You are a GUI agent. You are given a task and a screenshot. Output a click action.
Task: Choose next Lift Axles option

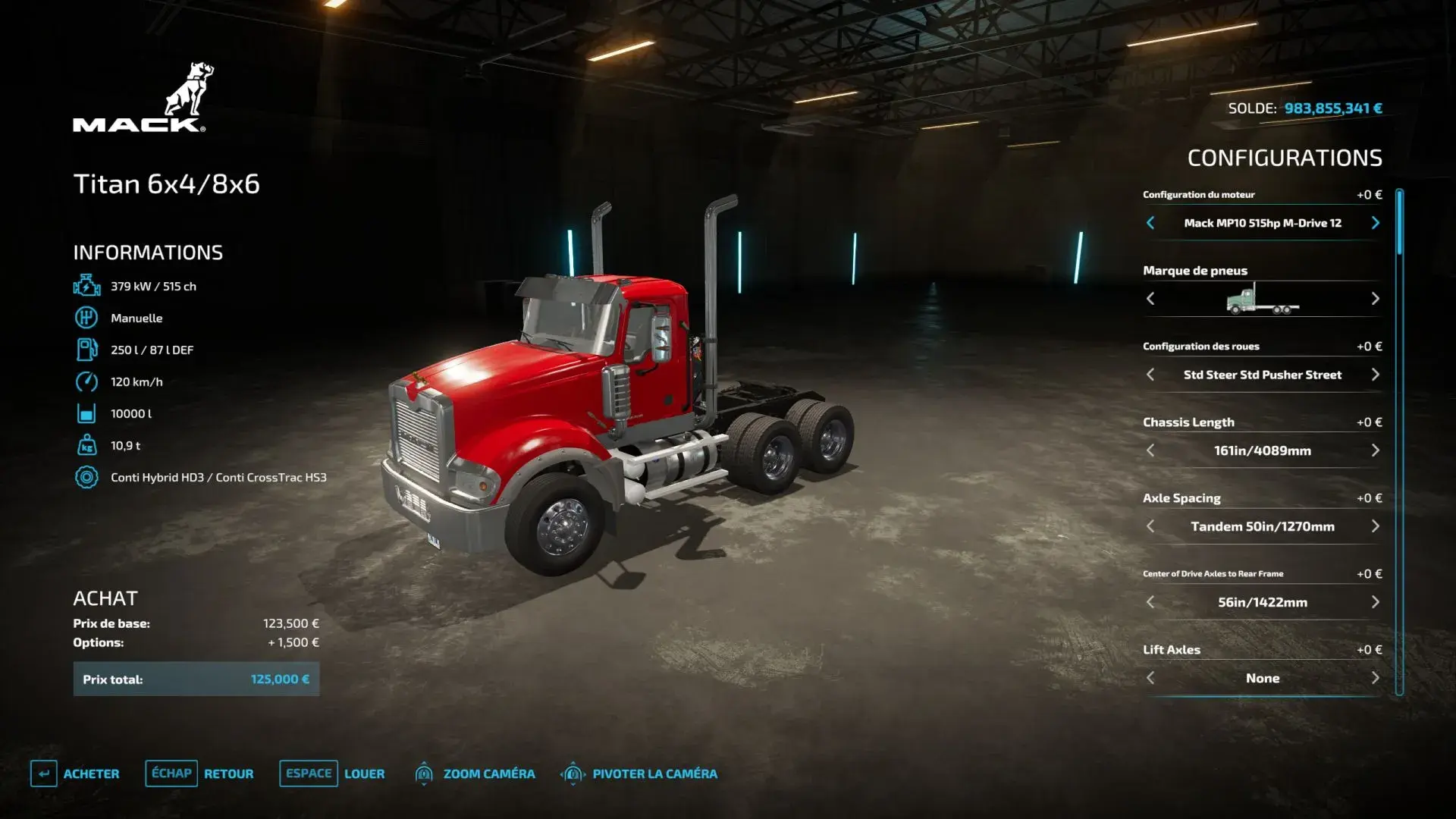coord(1375,678)
